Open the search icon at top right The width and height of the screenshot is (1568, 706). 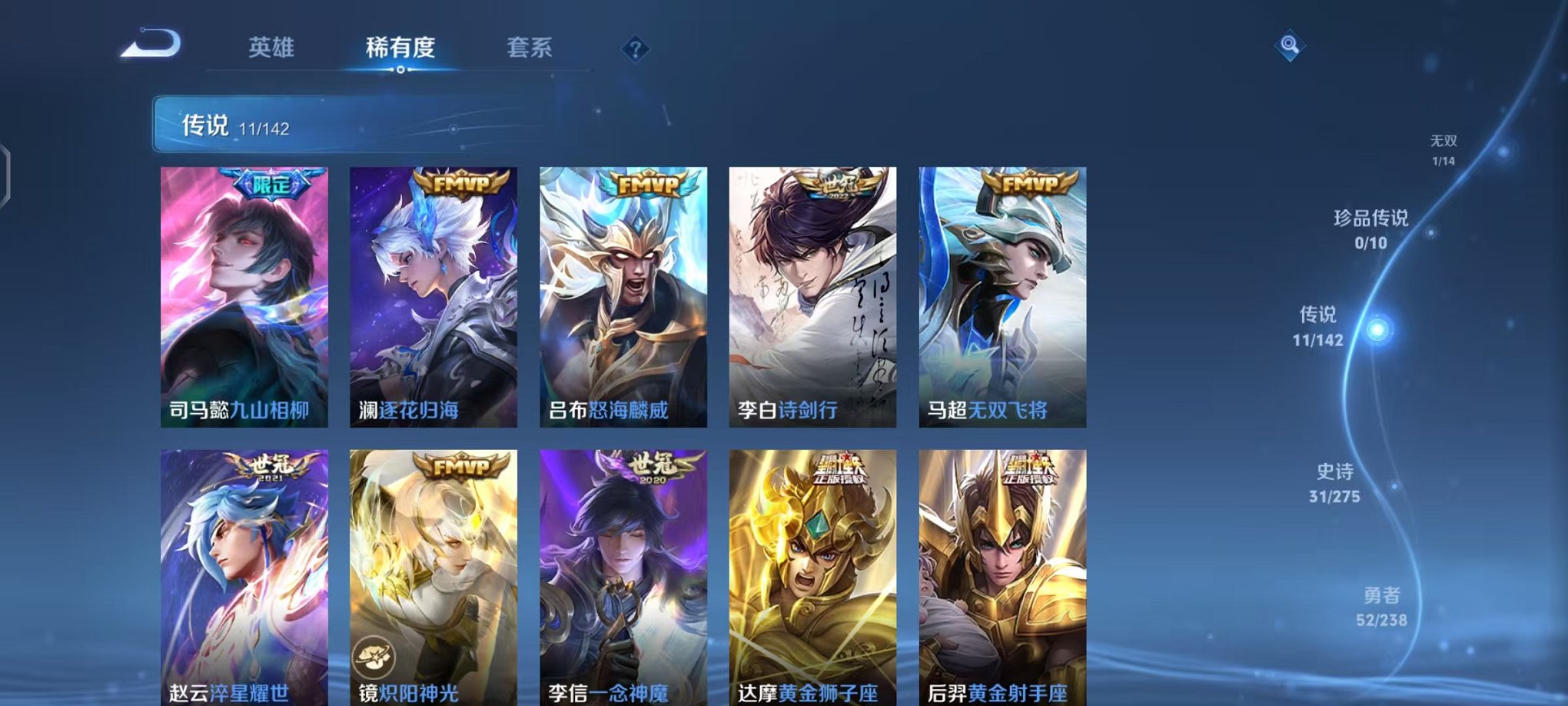1291,46
